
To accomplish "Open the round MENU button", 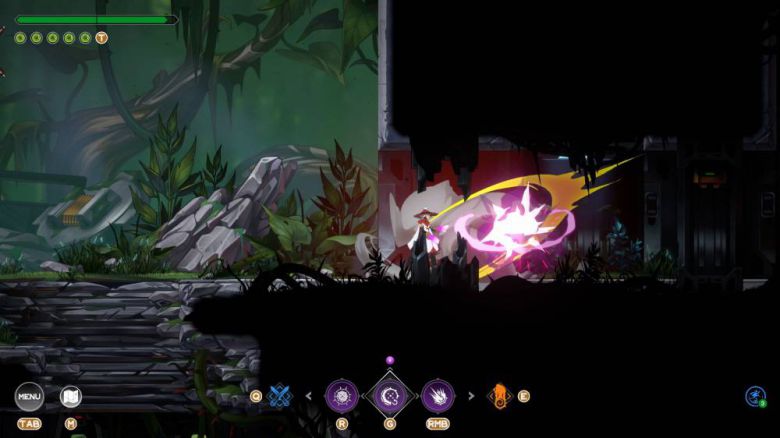I will pos(29,397).
